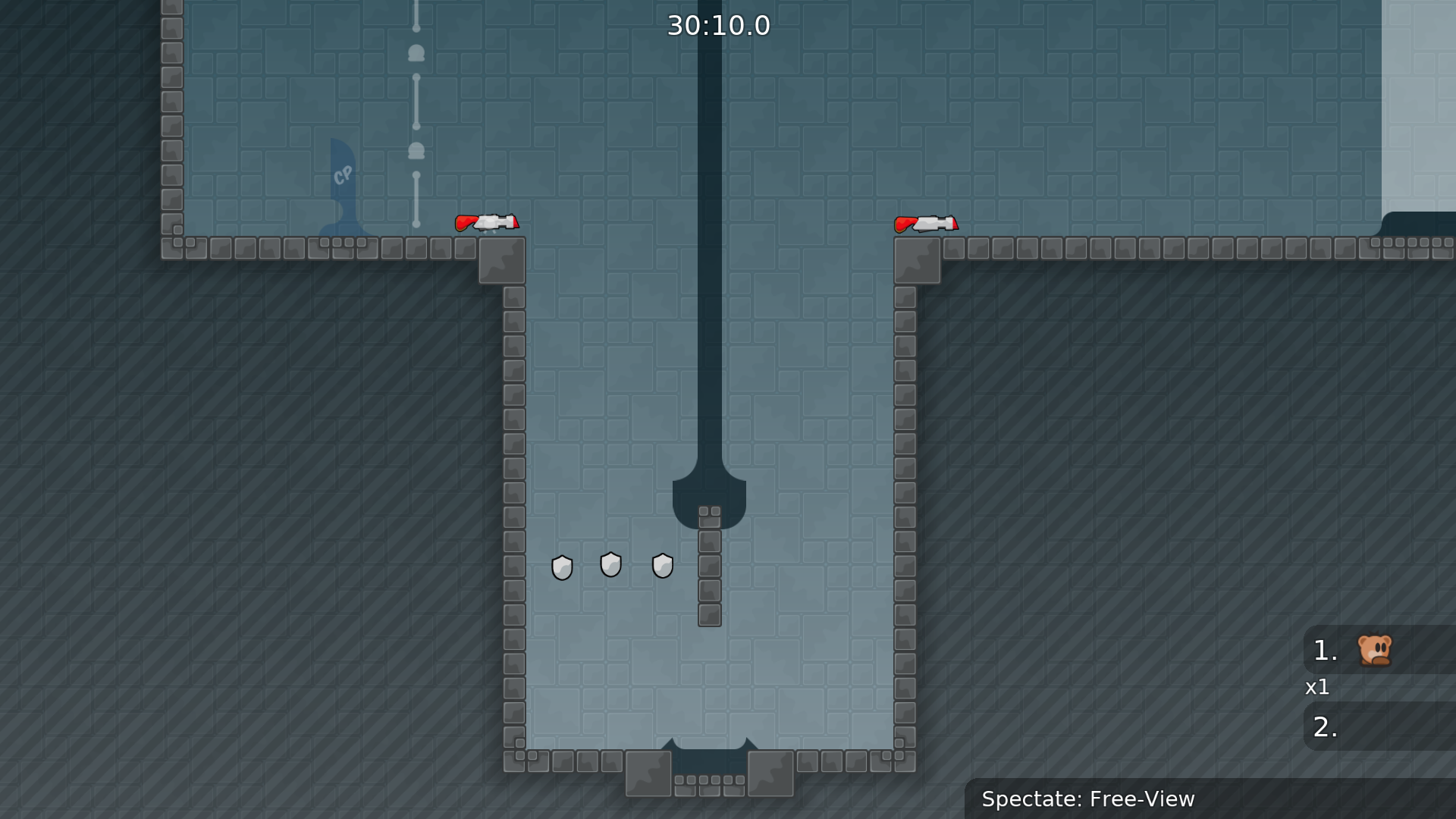Pick the leftmost shield armor pickup
The height and width of the screenshot is (819, 1456).
[x=563, y=567]
